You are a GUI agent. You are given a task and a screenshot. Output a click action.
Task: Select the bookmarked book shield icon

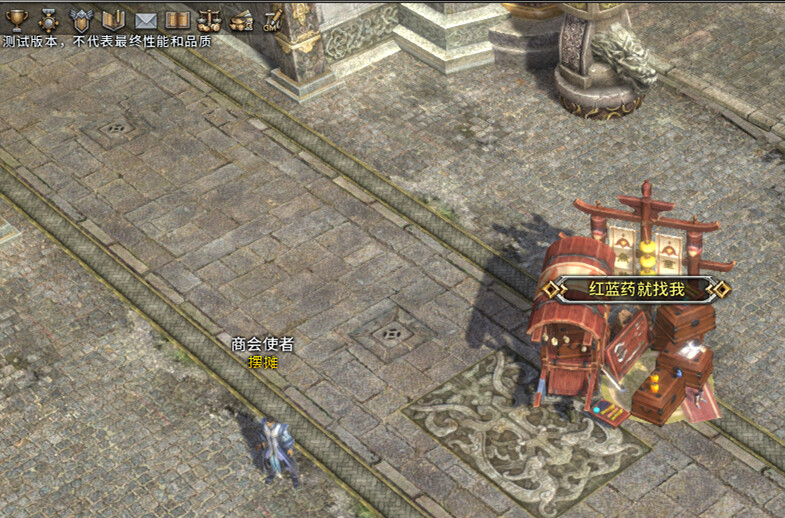112,19
